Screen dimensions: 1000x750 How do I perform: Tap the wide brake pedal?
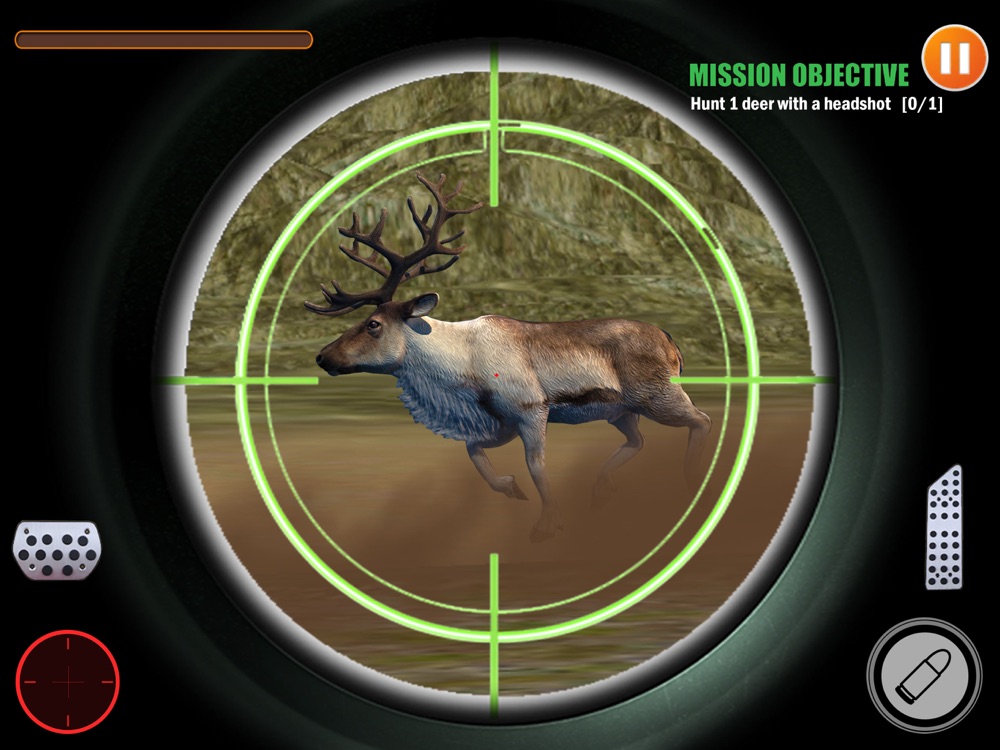point(56,549)
